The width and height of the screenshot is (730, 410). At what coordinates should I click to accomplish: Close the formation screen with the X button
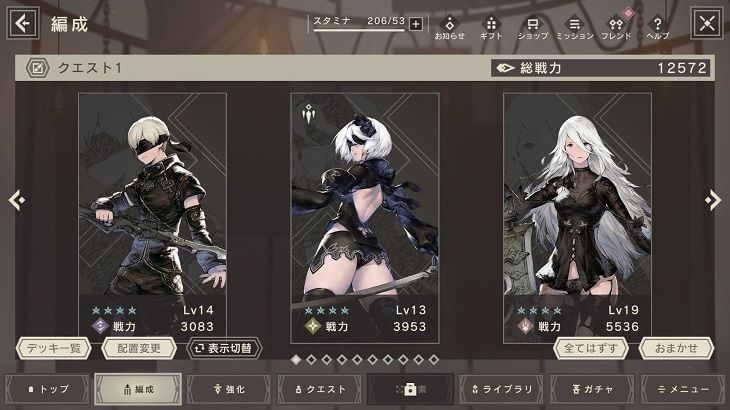click(x=707, y=22)
